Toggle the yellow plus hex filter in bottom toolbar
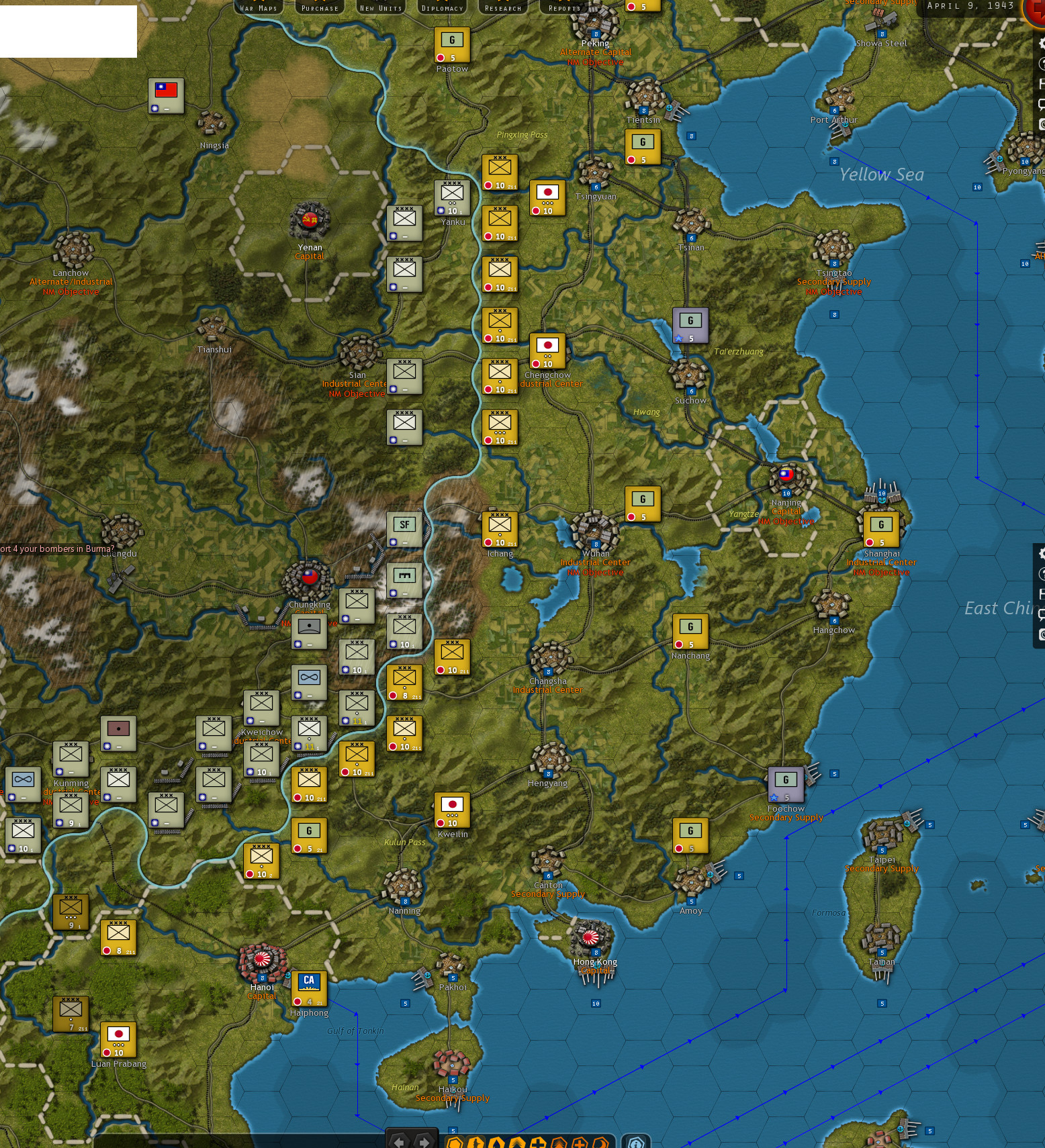 (x=538, y=1141)
